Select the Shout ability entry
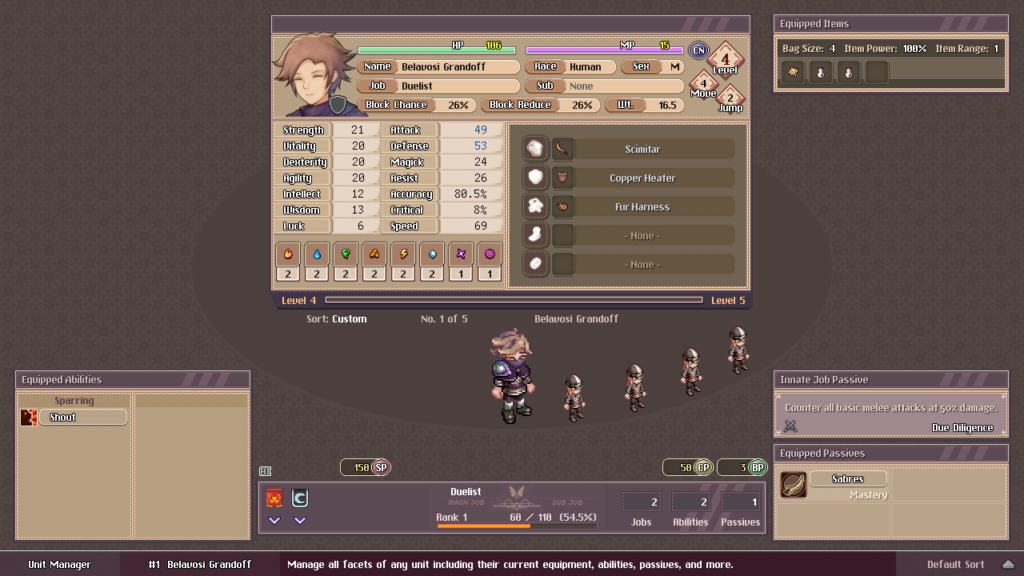The width and height of the screenshot is (1024, 576). click(x=75, y=417)
